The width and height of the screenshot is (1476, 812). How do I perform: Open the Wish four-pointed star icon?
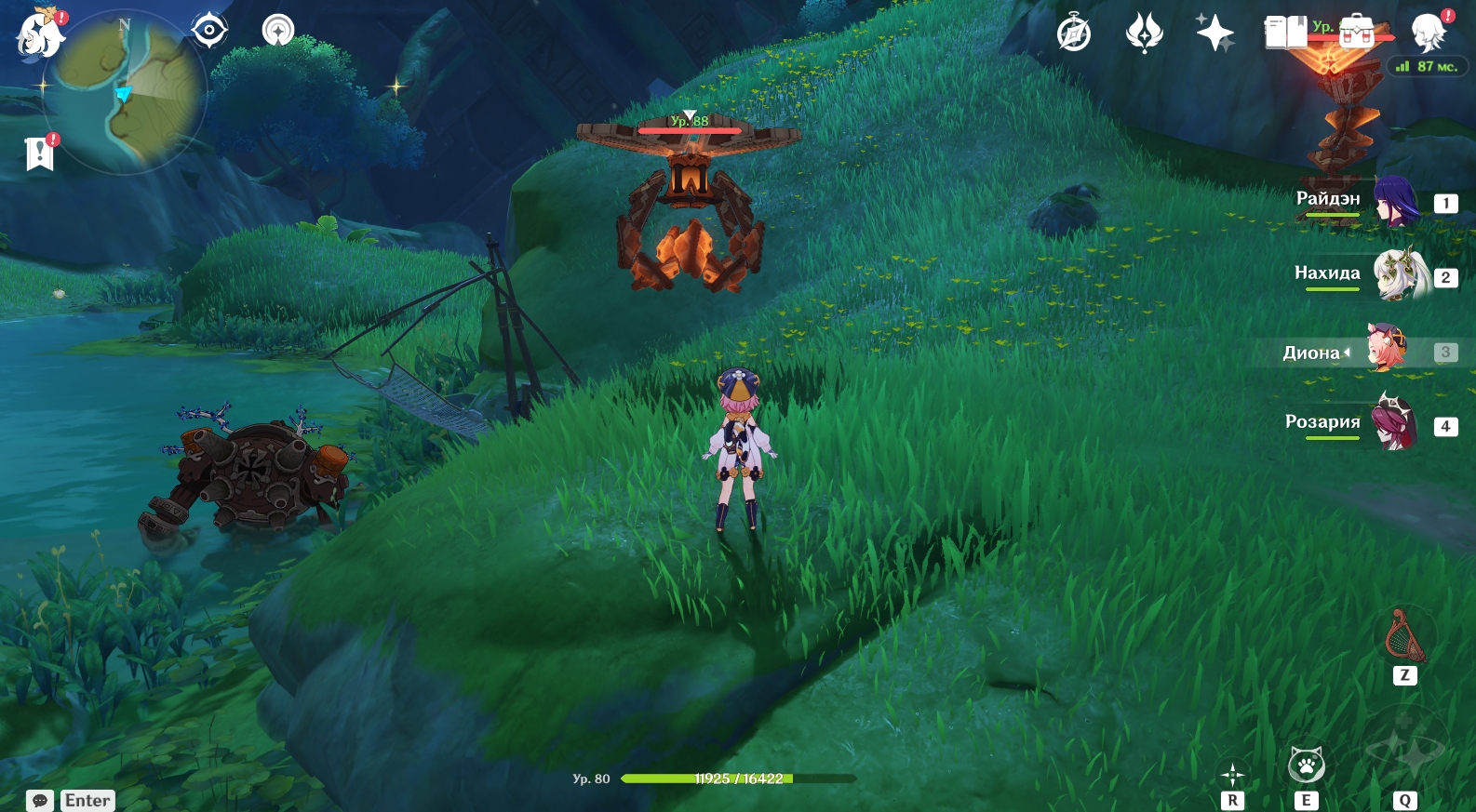point(1214,33)
